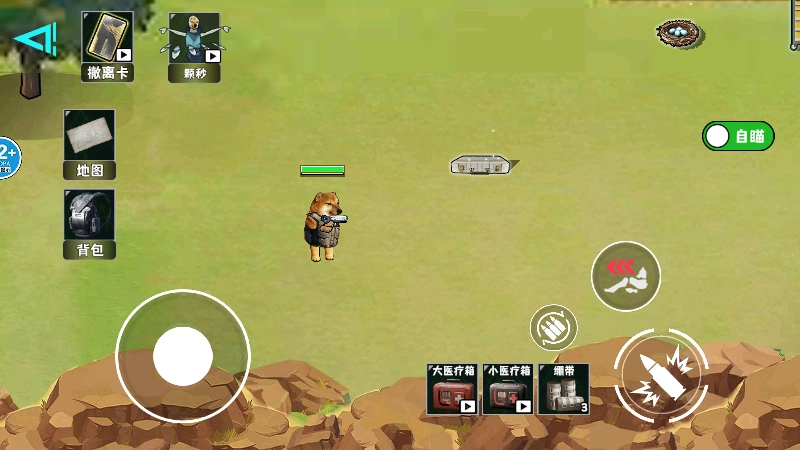Tap the cyan back arrow button
Image resolution: width=800 pixels, height=450 pixels.
coord(35,39)
